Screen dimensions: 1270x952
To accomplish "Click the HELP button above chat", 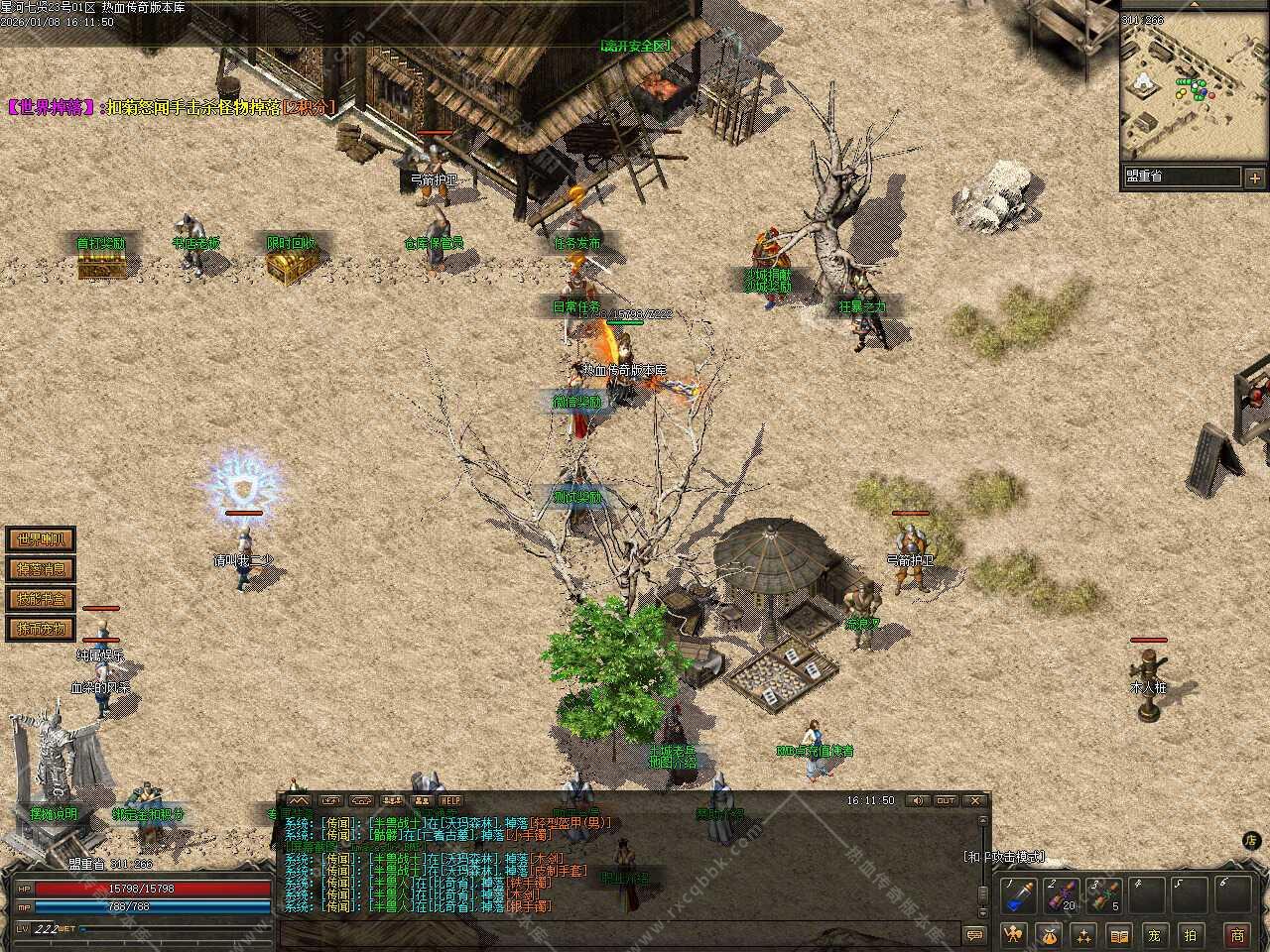I will (451, 800).
